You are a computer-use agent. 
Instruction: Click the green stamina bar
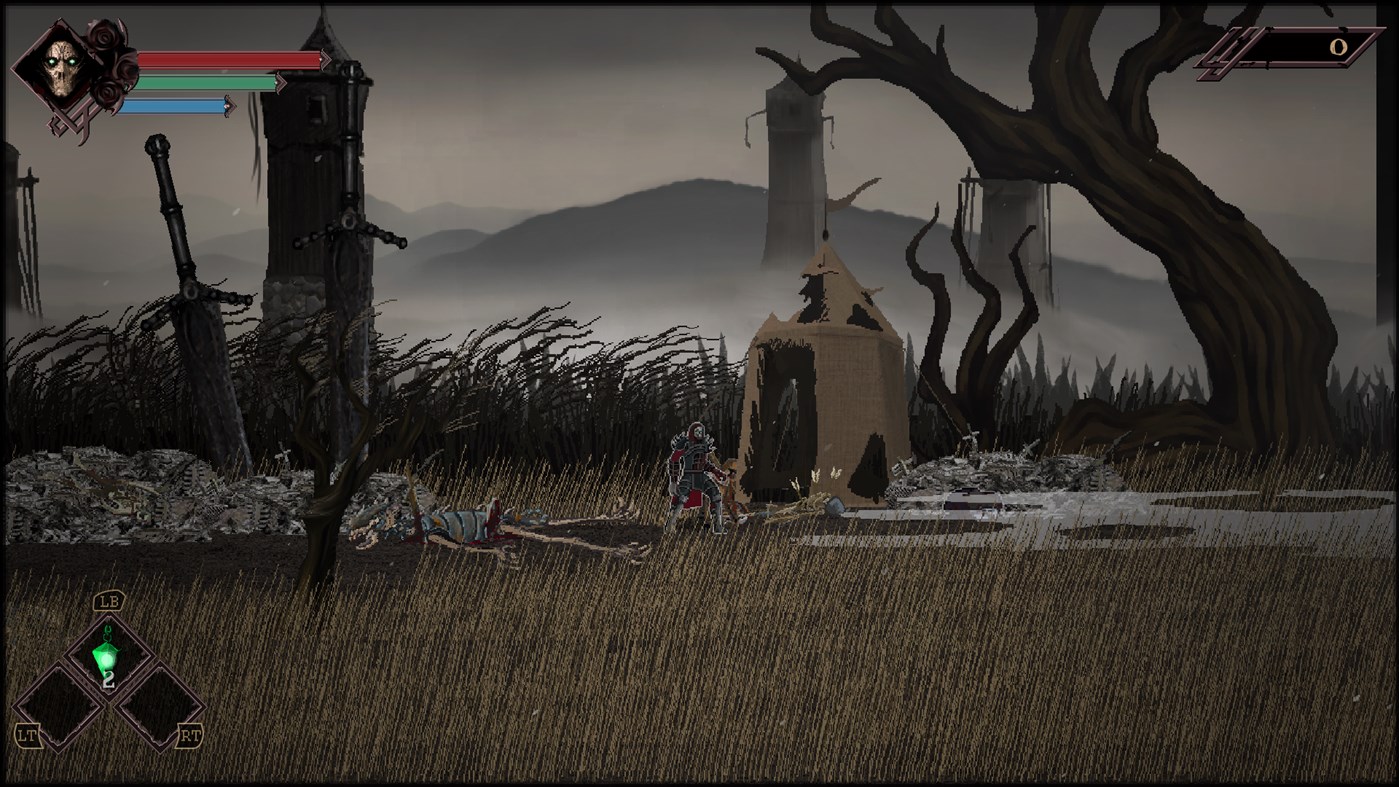[204, 83]
